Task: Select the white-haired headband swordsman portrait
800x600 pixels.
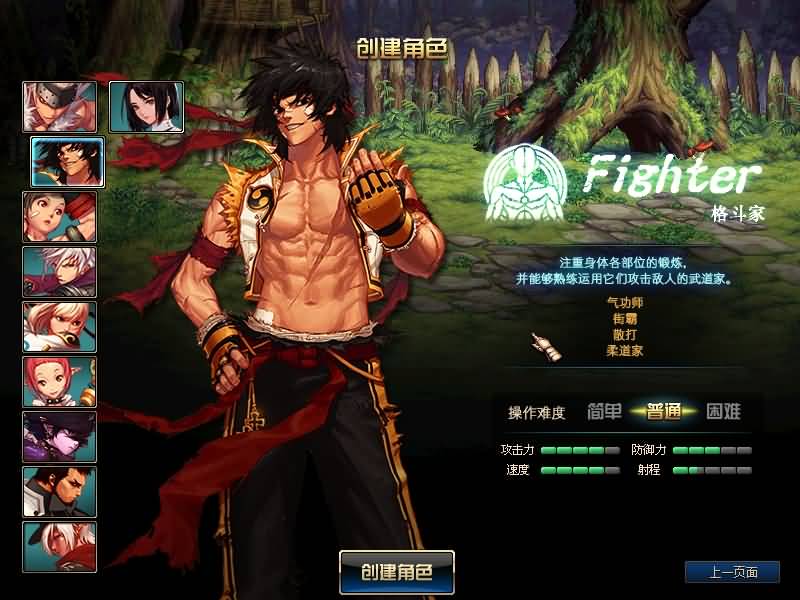Action: pos(60,107)
